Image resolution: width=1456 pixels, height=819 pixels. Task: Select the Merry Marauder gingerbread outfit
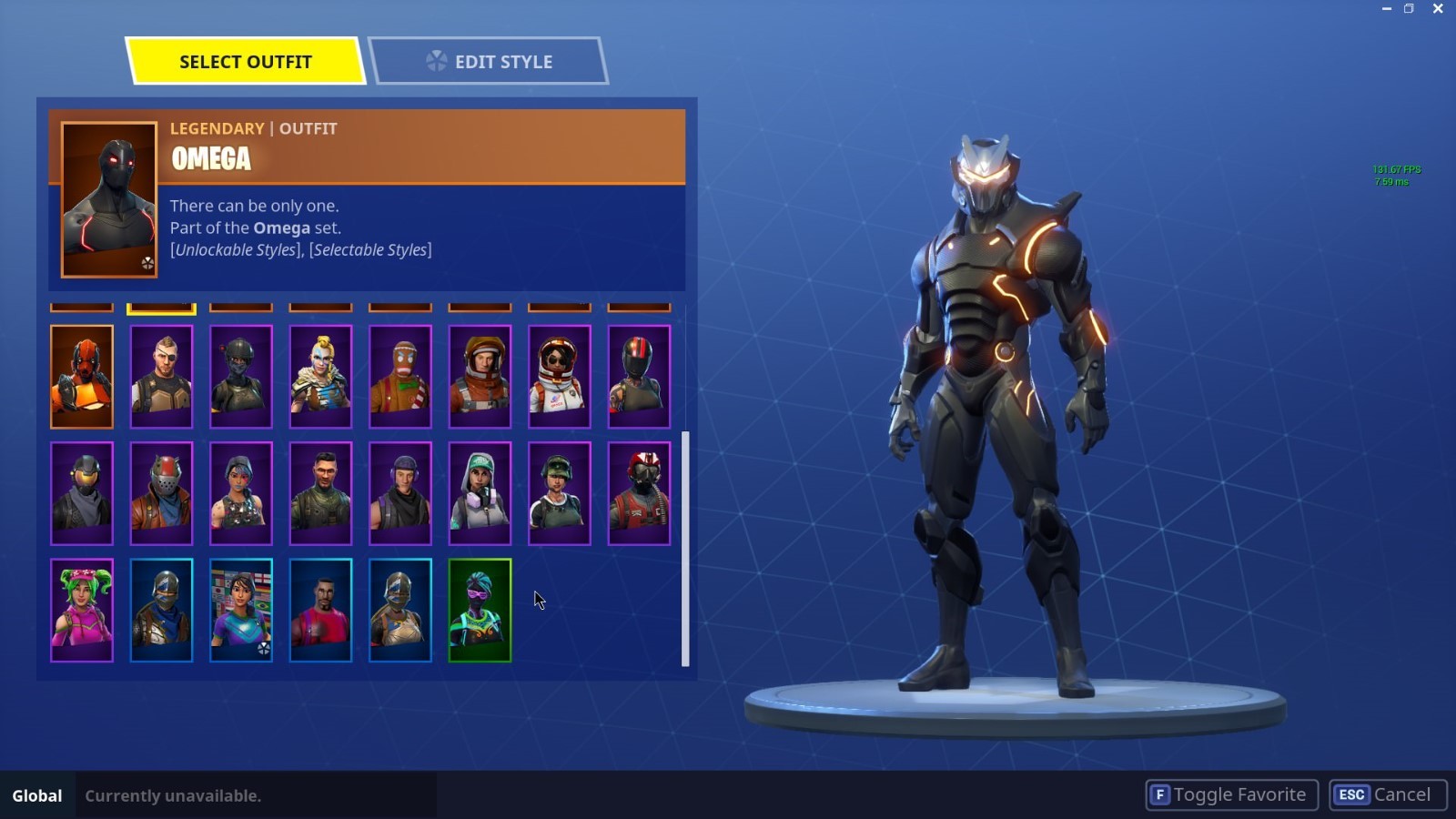point(399,376)
